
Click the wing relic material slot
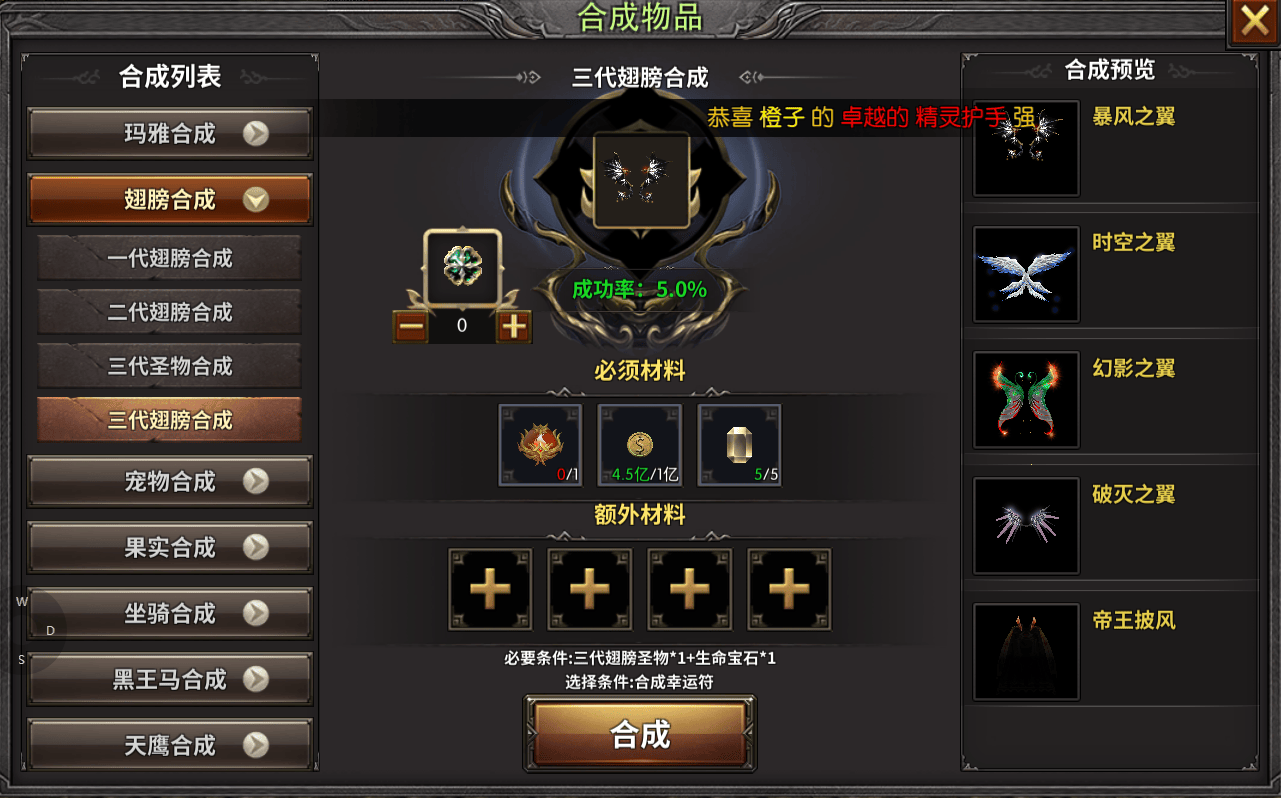pos(540,445)
